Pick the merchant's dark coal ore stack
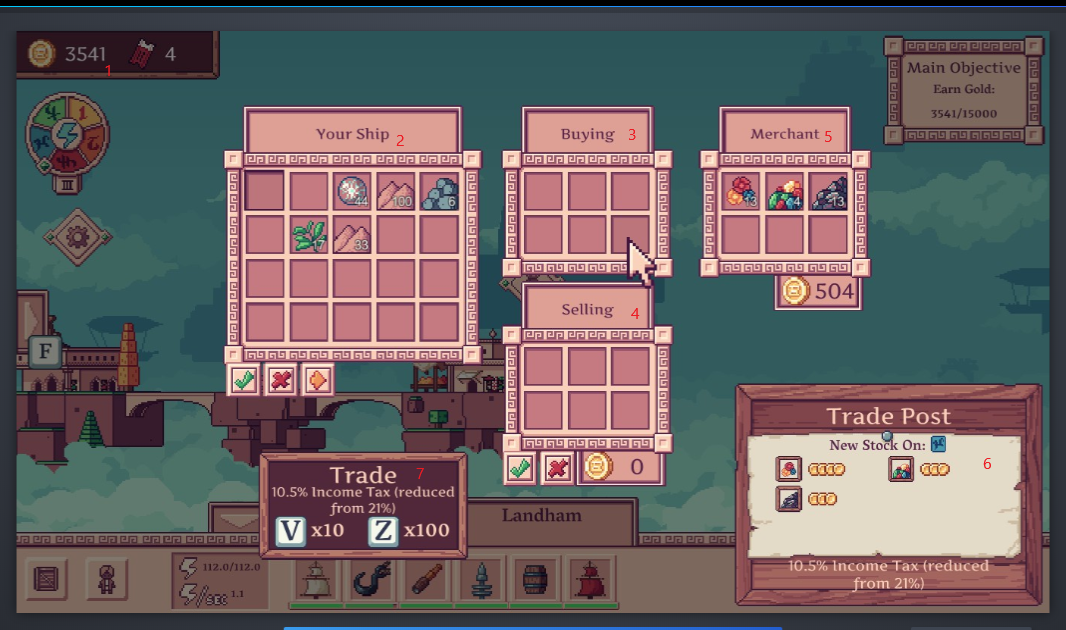Image resolution: width=1066 pixels, height=630 pixels. pos(829,191)
